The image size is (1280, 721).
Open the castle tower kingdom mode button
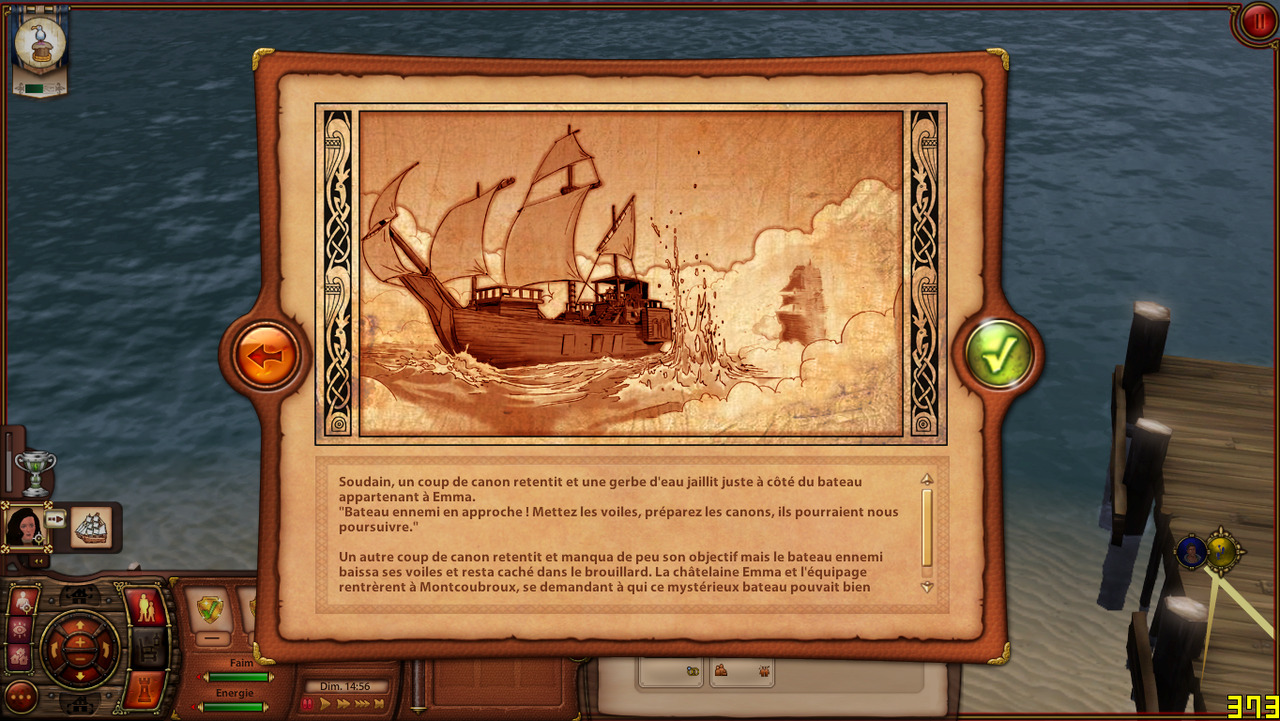[x=143, y=689]
